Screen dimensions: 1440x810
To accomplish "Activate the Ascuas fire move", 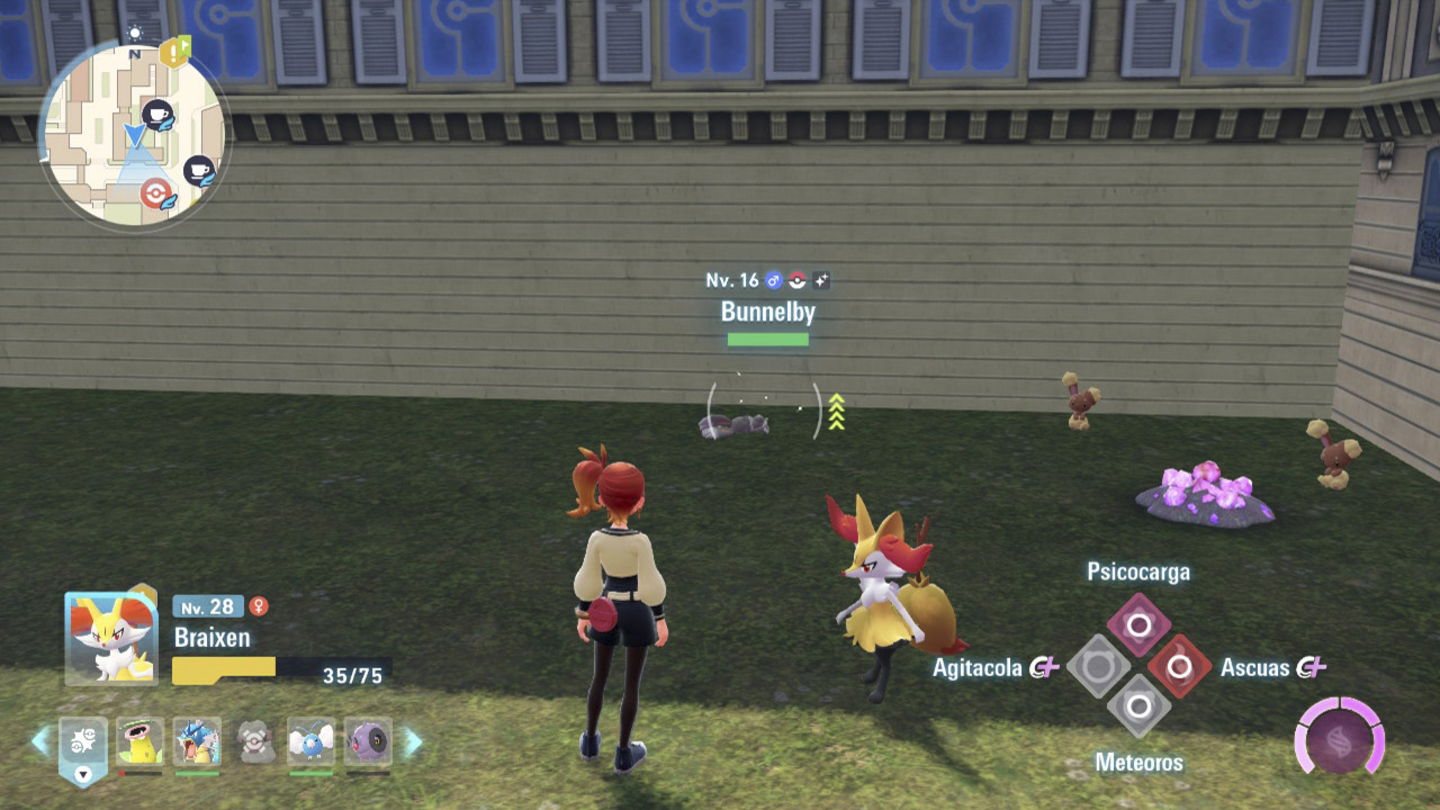I will click(1180, 666).
